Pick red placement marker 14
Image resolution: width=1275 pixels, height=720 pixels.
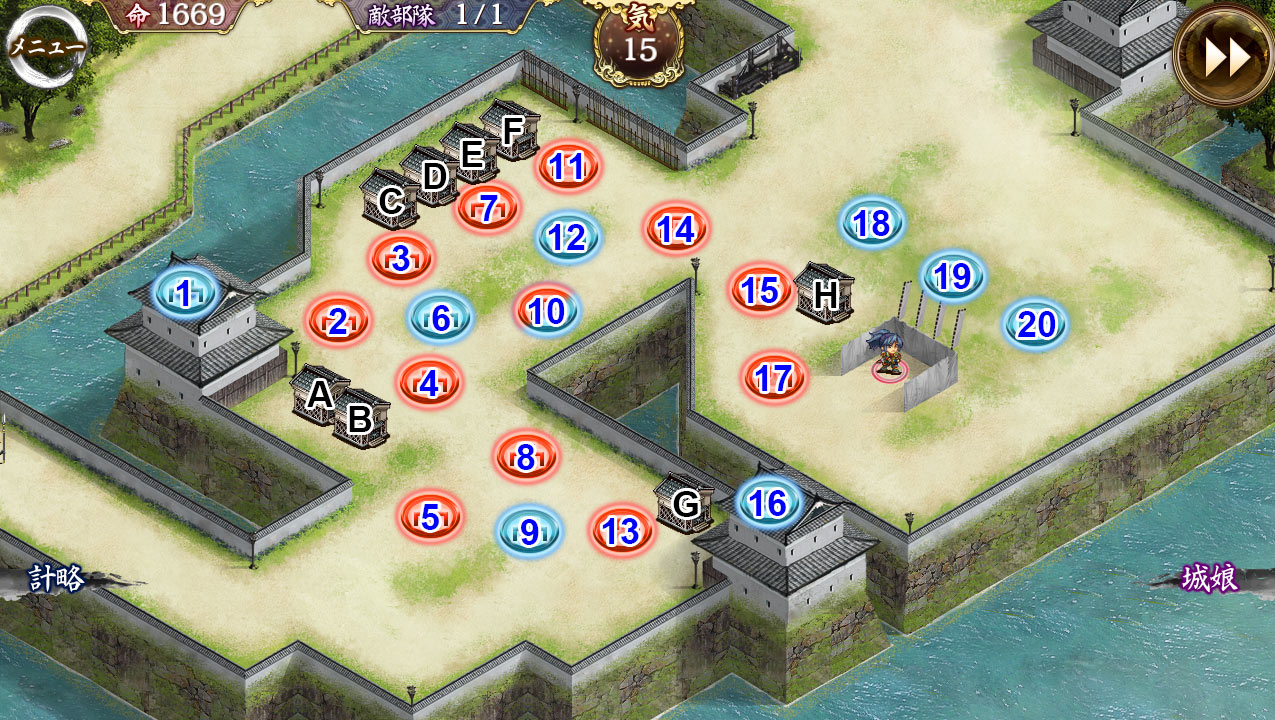pos(677,229)
